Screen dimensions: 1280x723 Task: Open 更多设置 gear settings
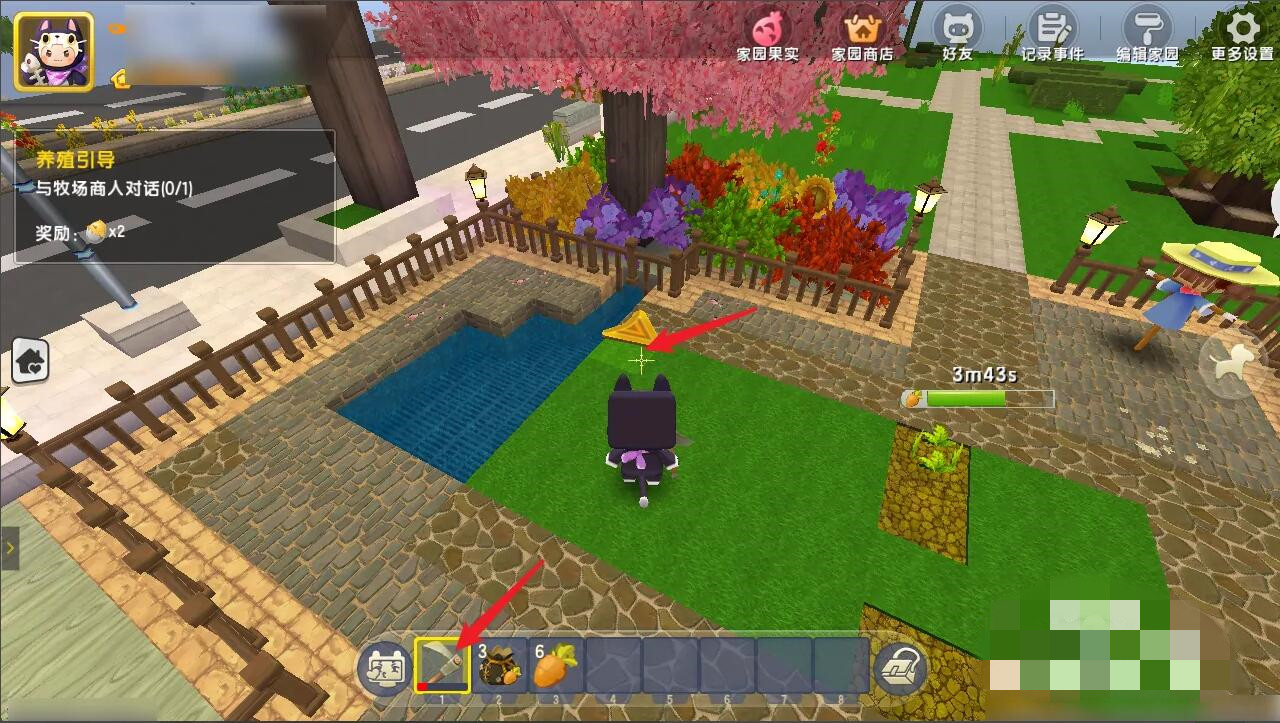pos(1242,34)
